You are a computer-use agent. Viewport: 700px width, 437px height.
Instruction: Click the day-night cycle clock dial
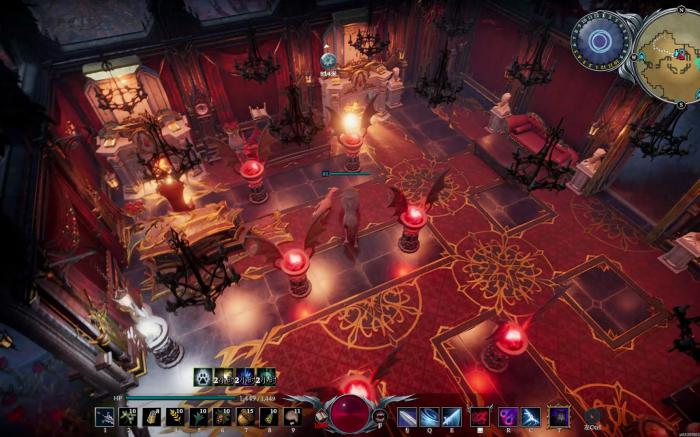coord(600,40)
